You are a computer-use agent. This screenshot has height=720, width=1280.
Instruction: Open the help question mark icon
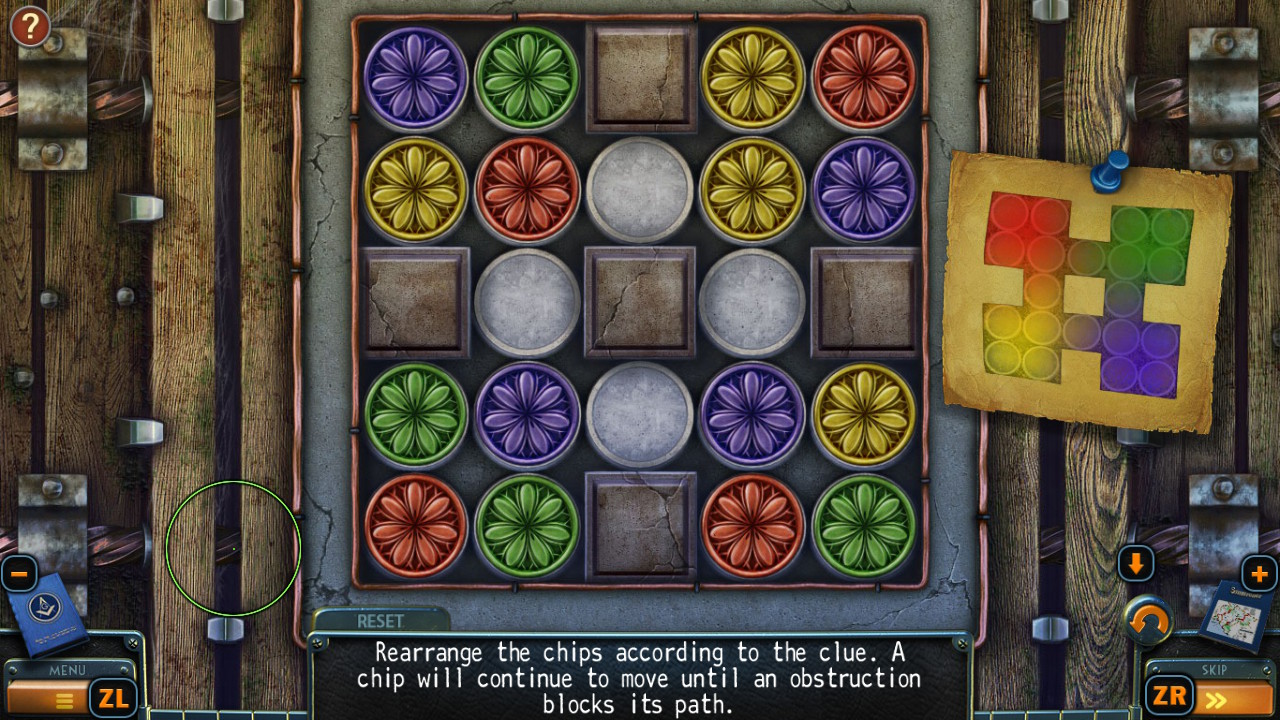(x=29, y=27)
